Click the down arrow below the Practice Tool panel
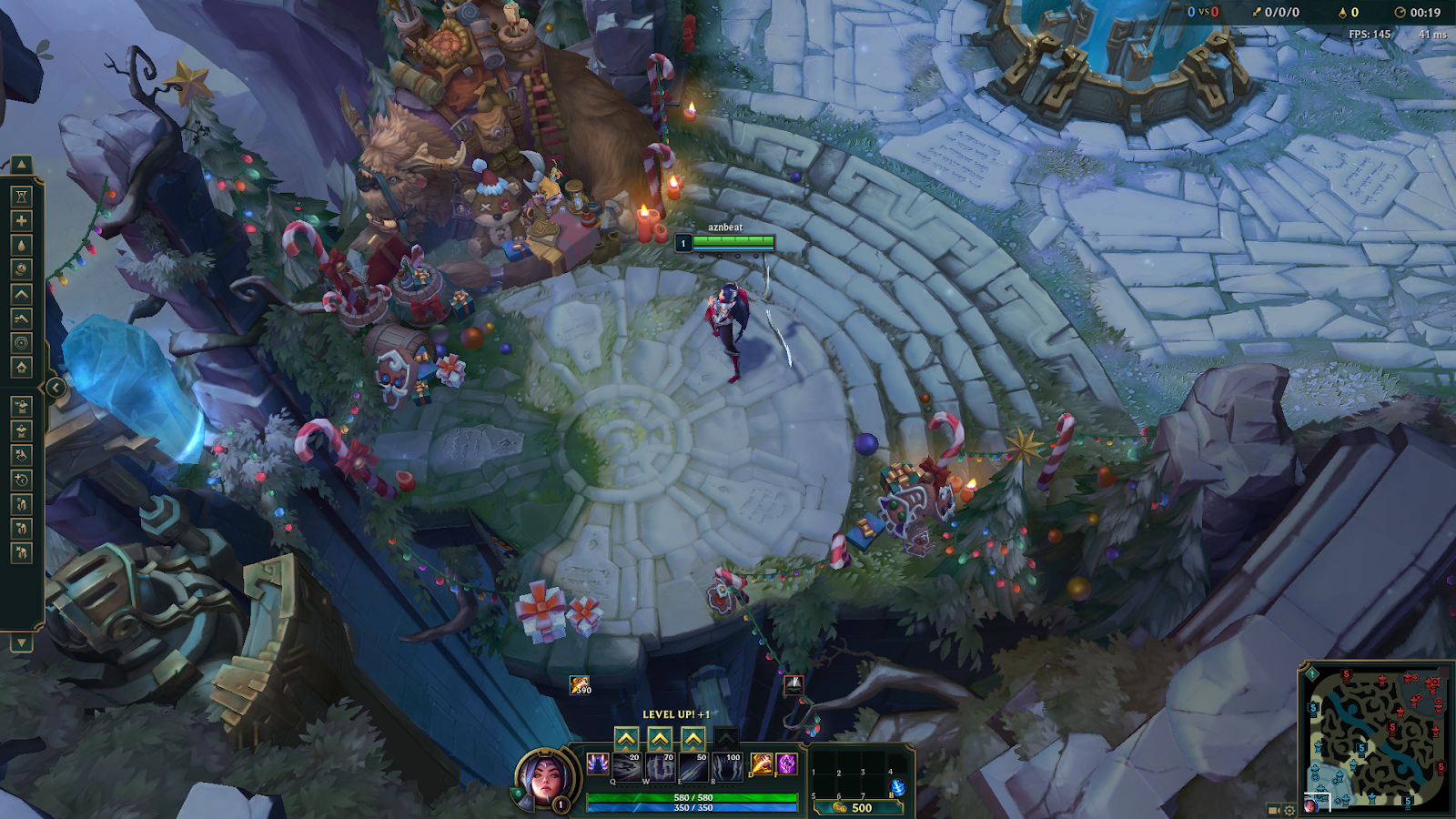The height and width of the screenshot is (819, 1456). 21,644
